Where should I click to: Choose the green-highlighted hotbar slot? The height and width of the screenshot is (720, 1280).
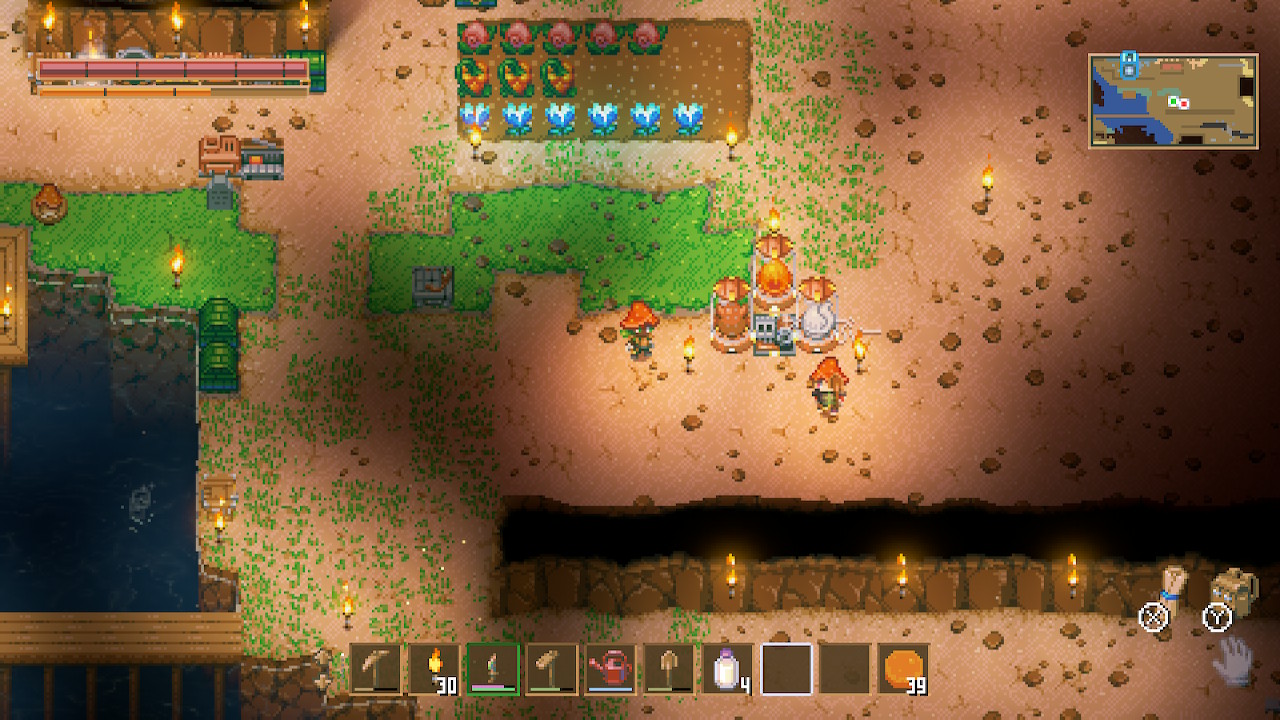click(493, 668)
